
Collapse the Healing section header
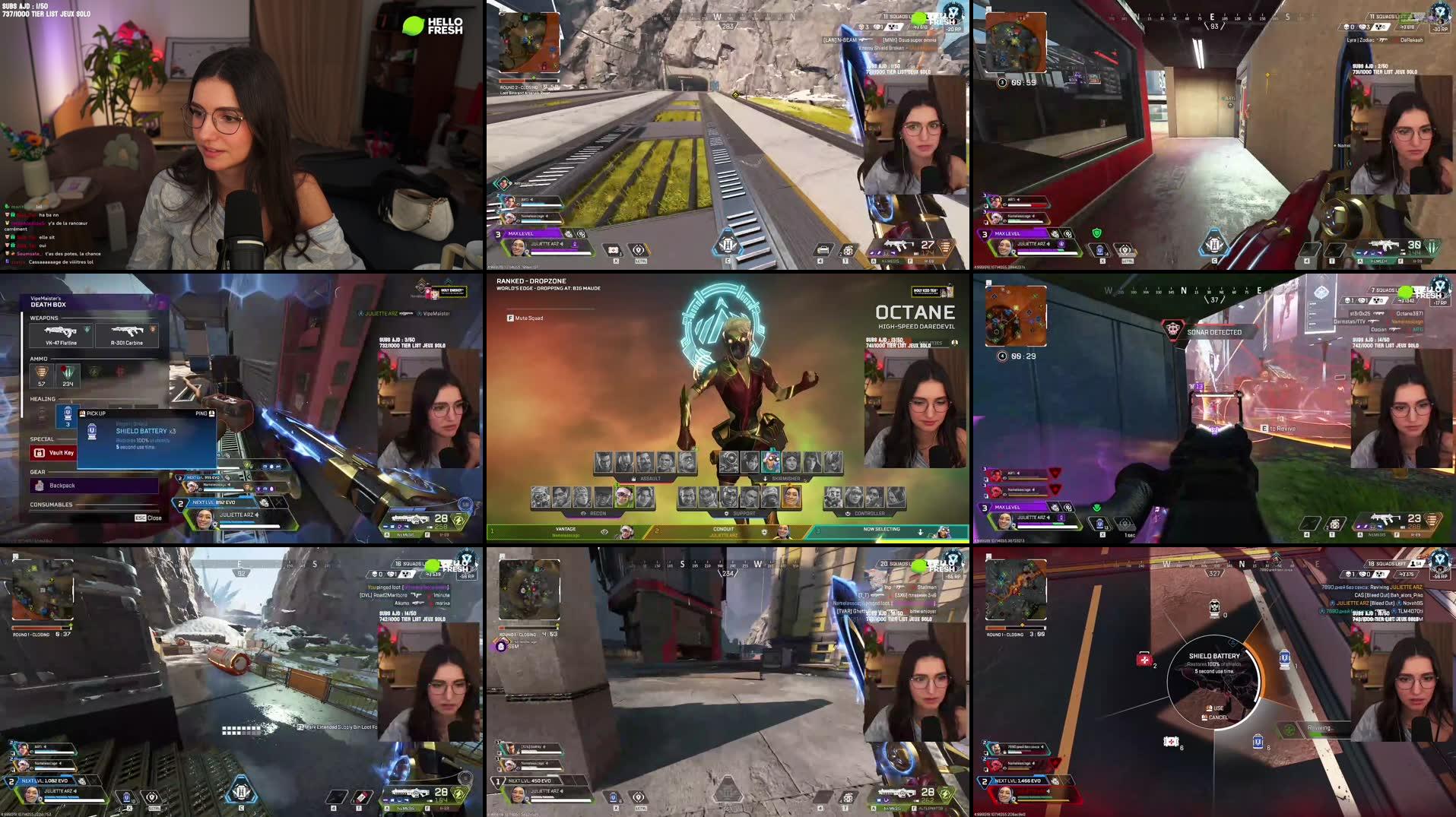[42, 398]
